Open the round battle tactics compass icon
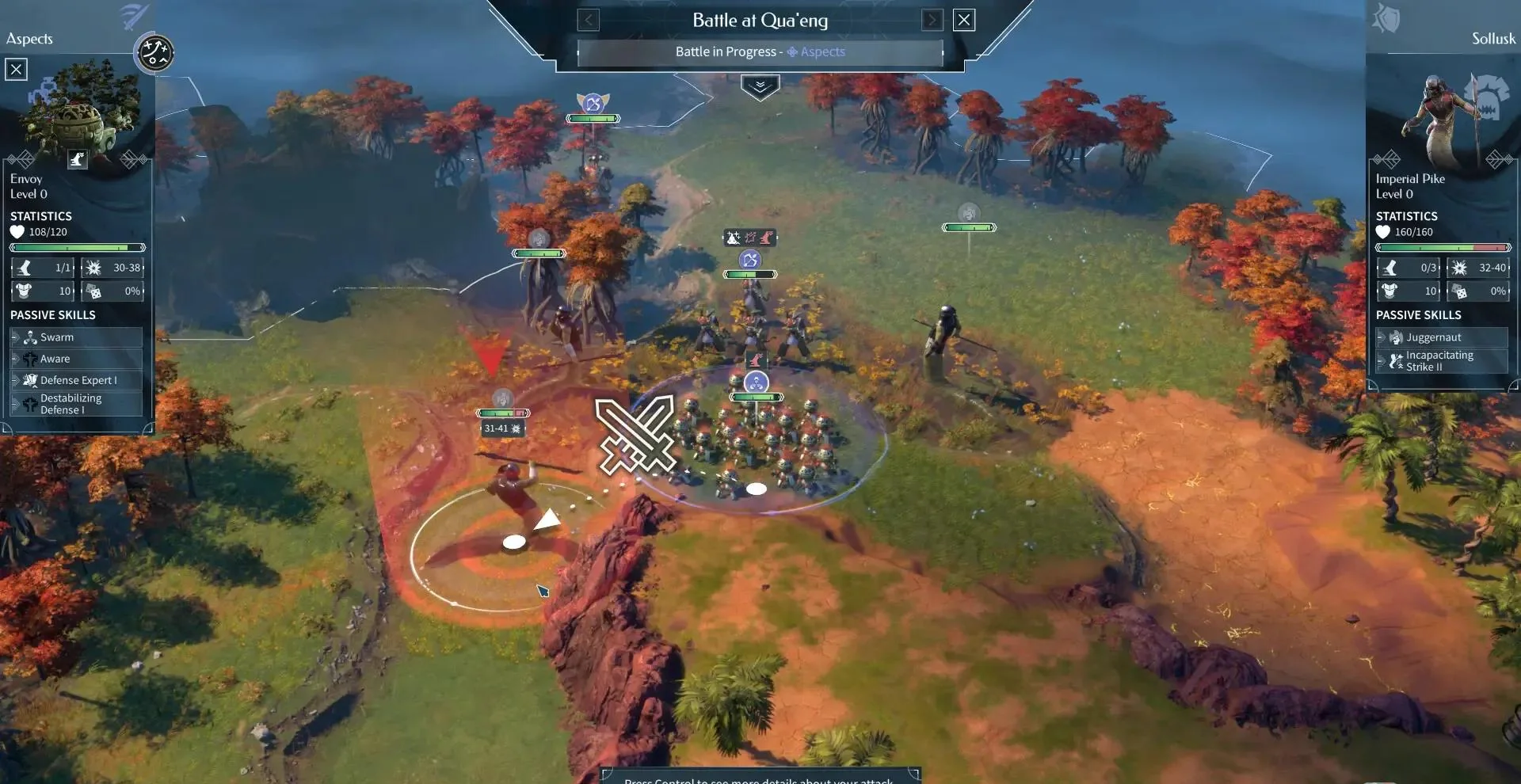Viewport: 1521px width, 784px height. coord(155,54)
